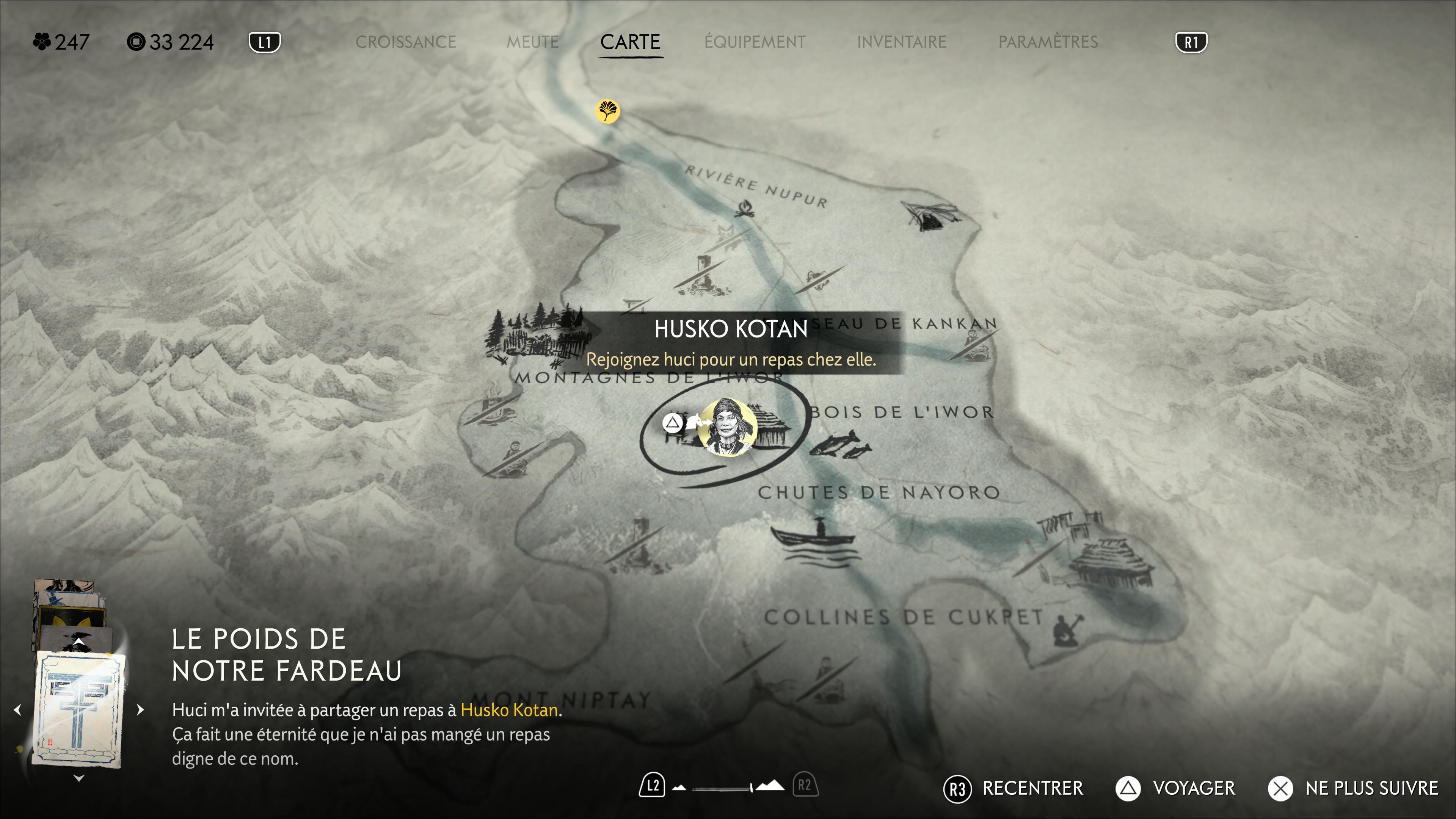Open the tracked quest card thumbnail
Screen dimensions: 1456x819
(x=78, y=709)
